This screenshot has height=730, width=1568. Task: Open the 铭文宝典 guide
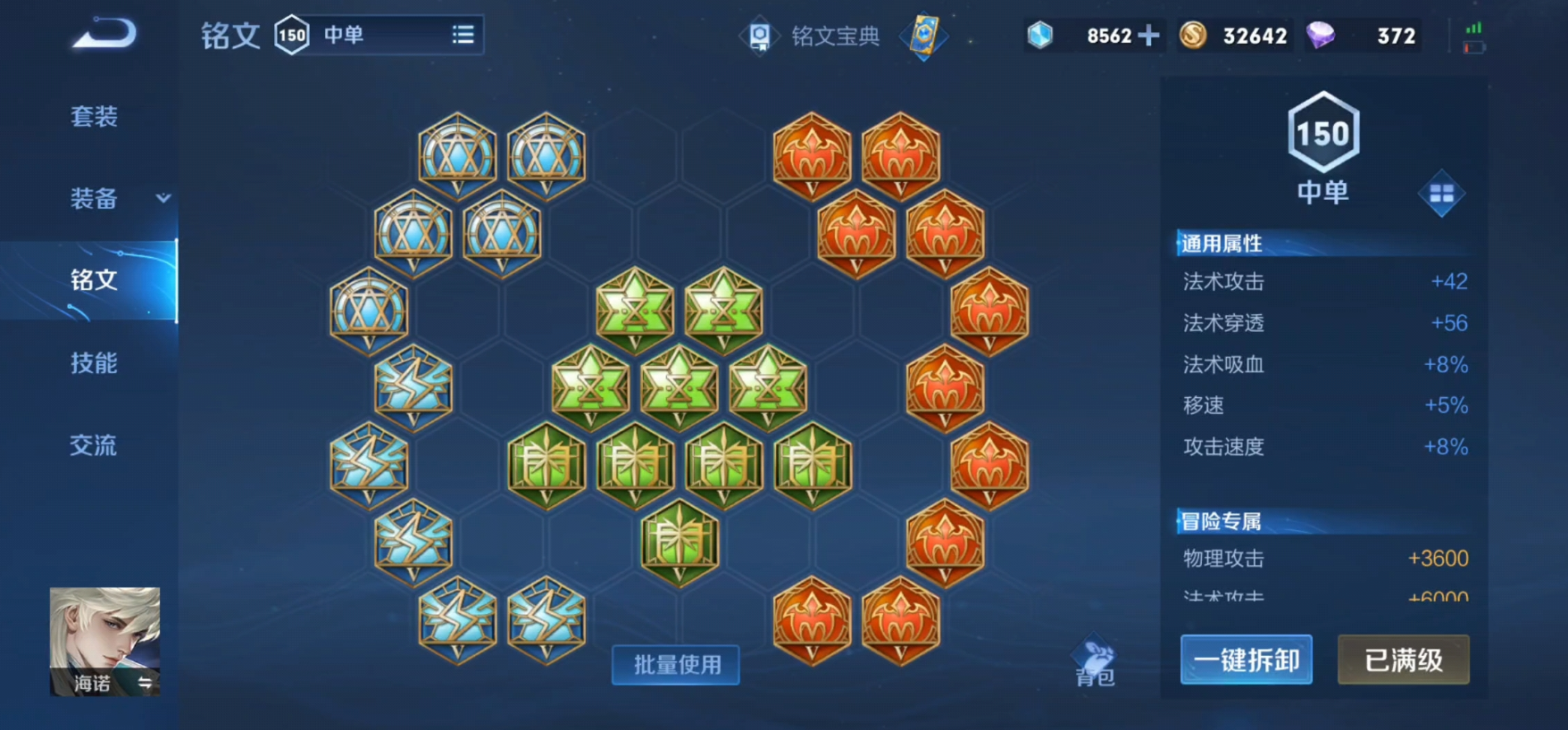pos(813,36)
